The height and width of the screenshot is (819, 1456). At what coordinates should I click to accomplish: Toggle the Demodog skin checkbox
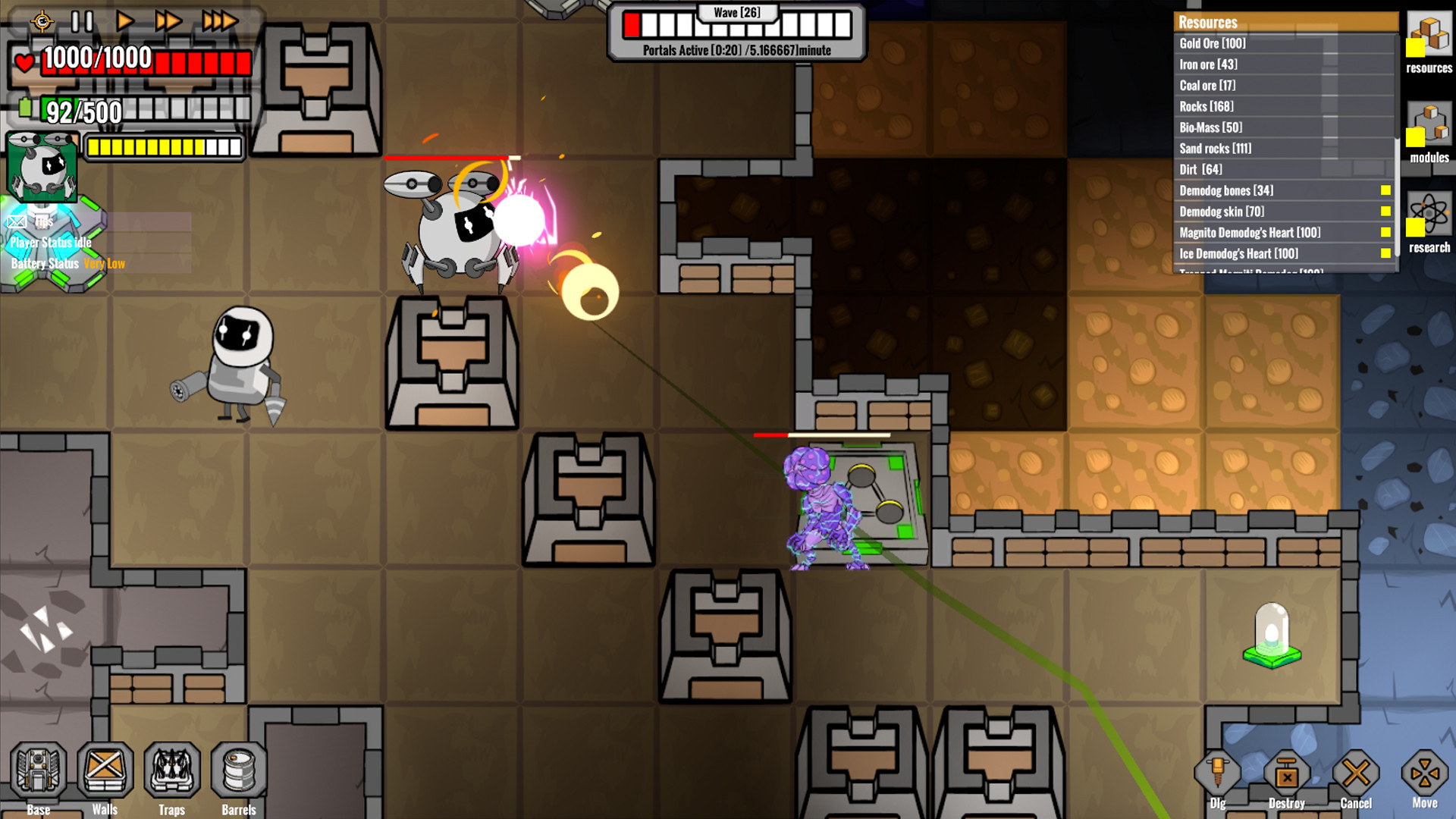click(x=1386, y=212)
